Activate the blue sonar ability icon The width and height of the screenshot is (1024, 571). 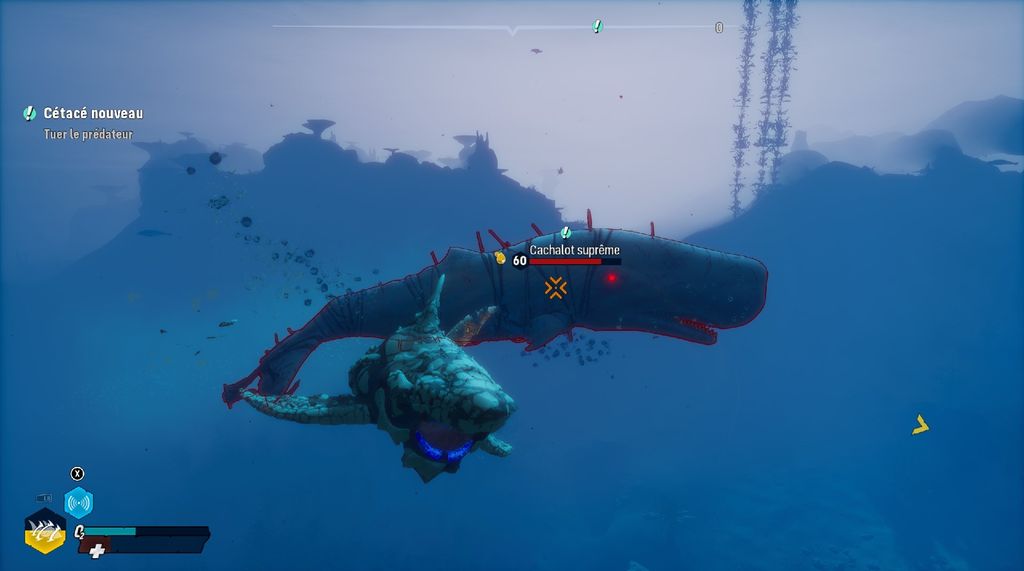[x=78, y=502]
